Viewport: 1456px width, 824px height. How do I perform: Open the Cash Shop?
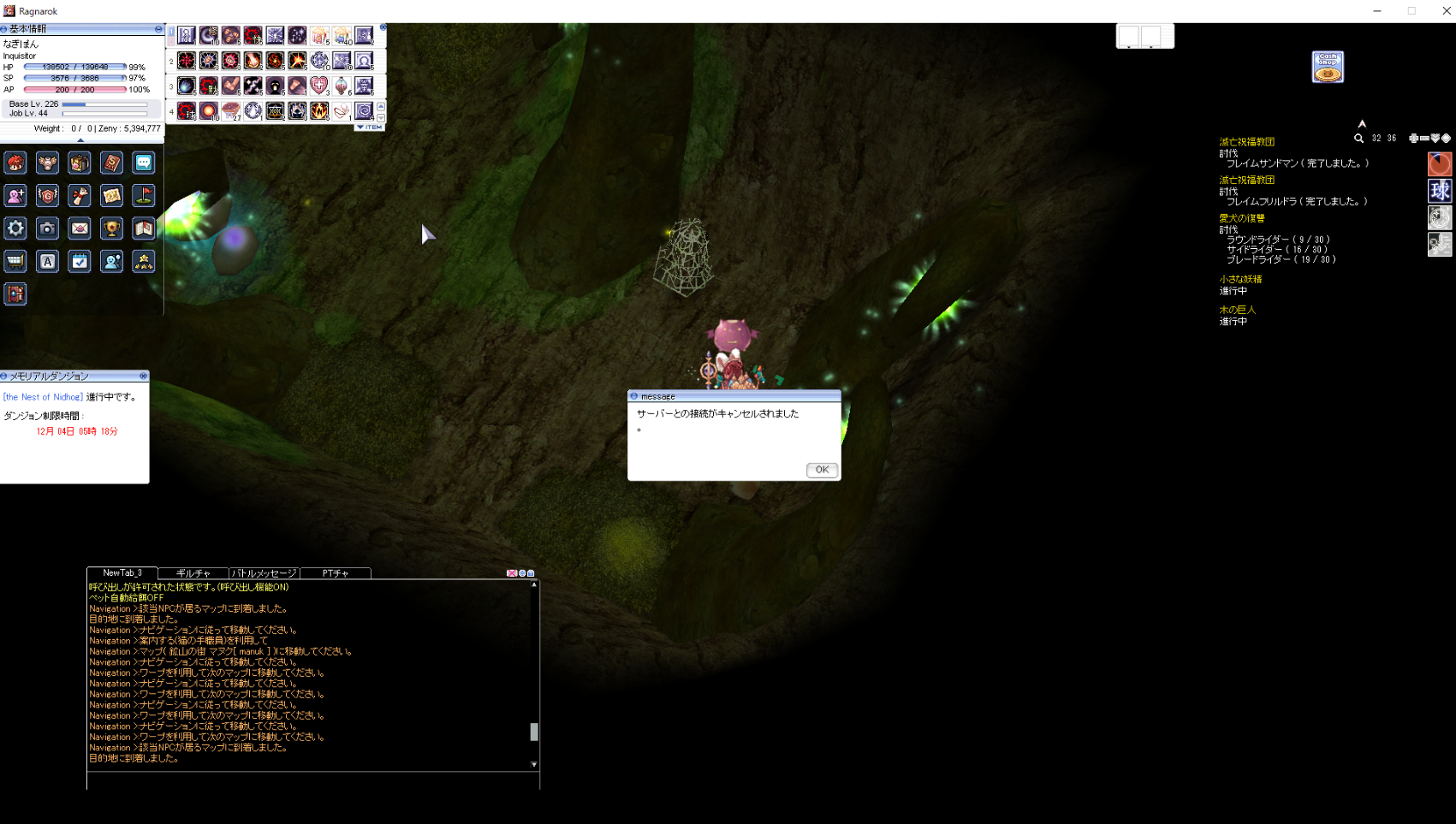click(1328, 67)
